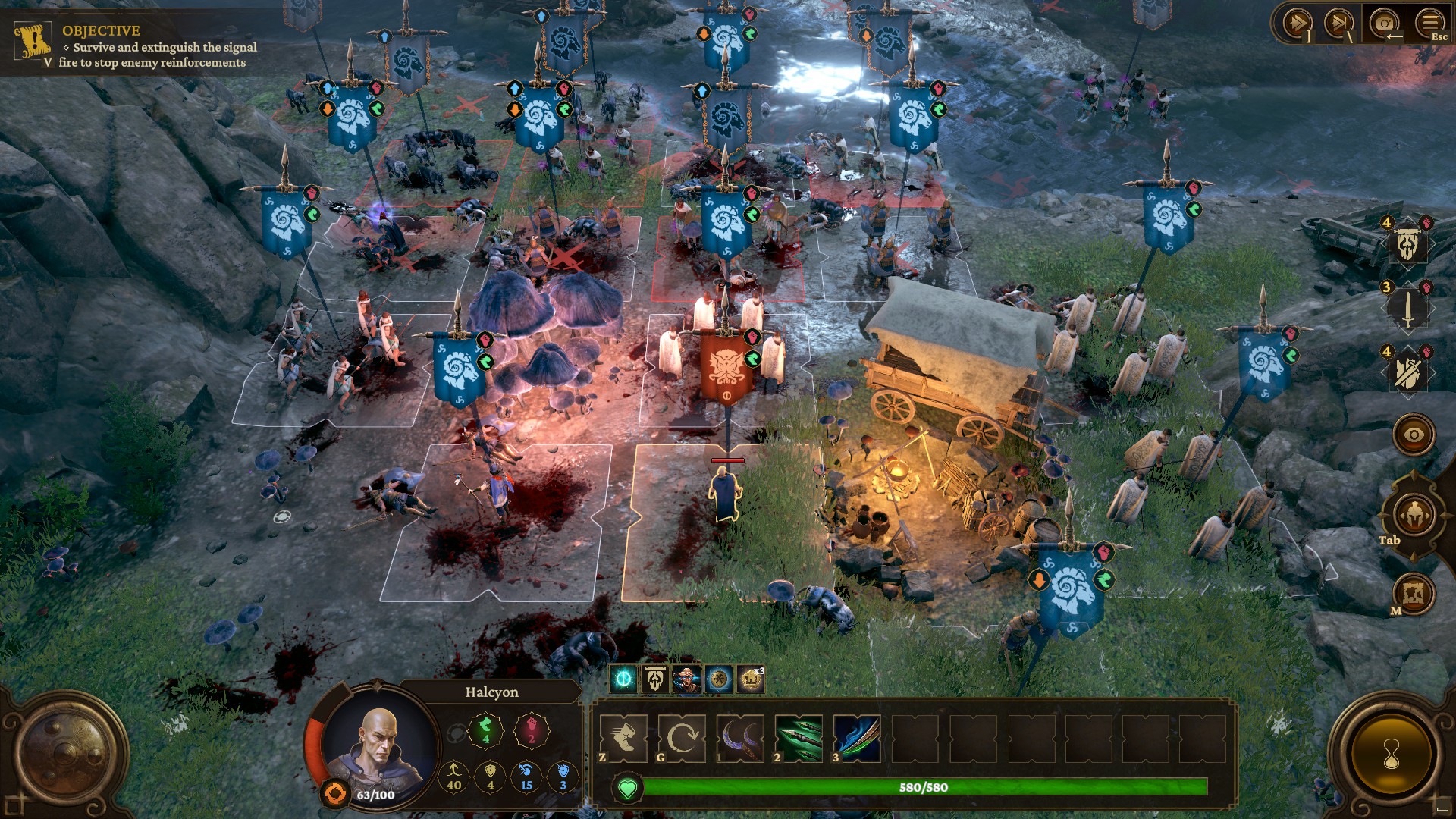Select the war banner ability on the right
The width and height of the screenshot is (1456, 819).
coord(1407,244)
